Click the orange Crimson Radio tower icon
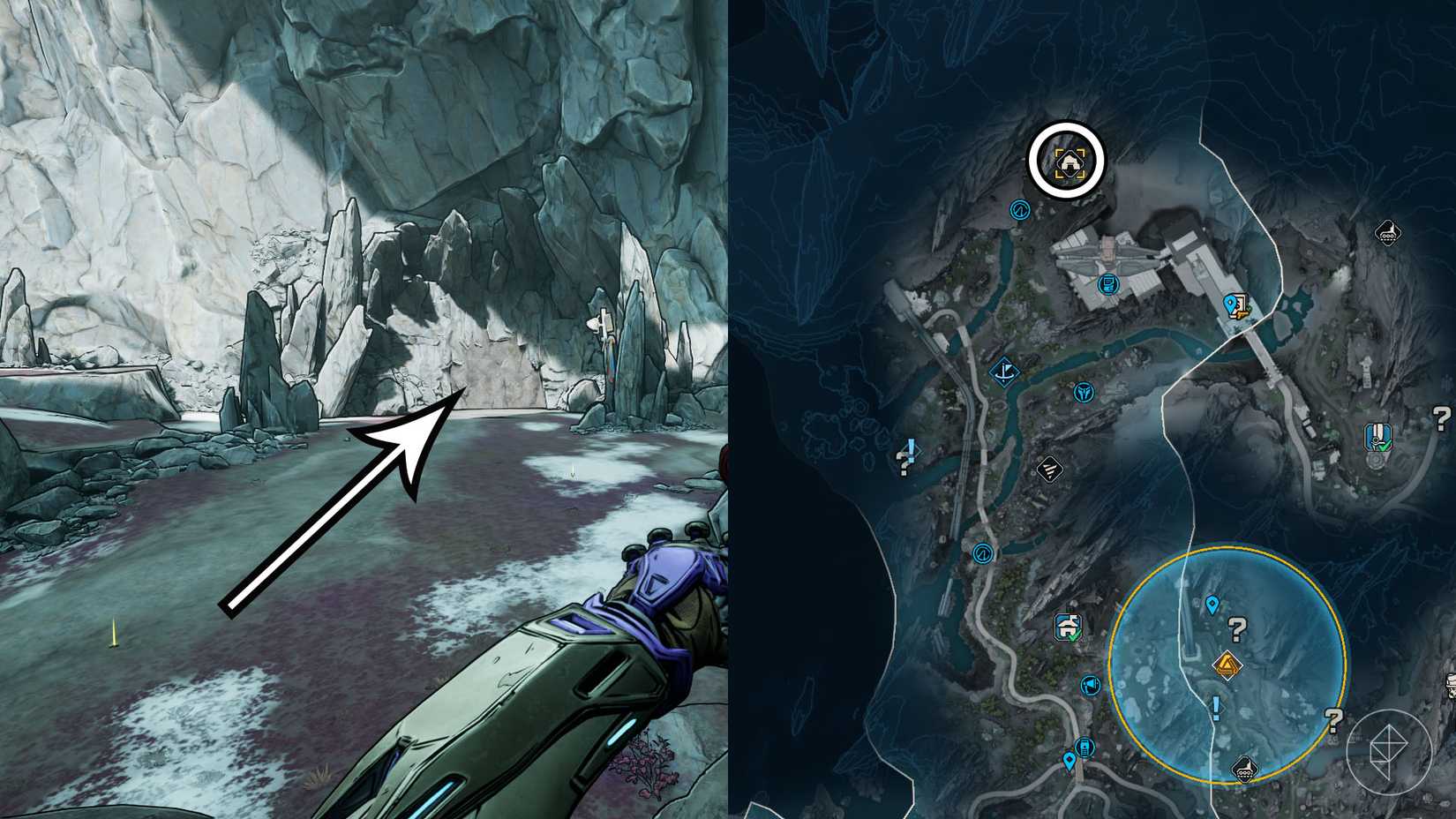1456x819 pixels. (1227, 664)
